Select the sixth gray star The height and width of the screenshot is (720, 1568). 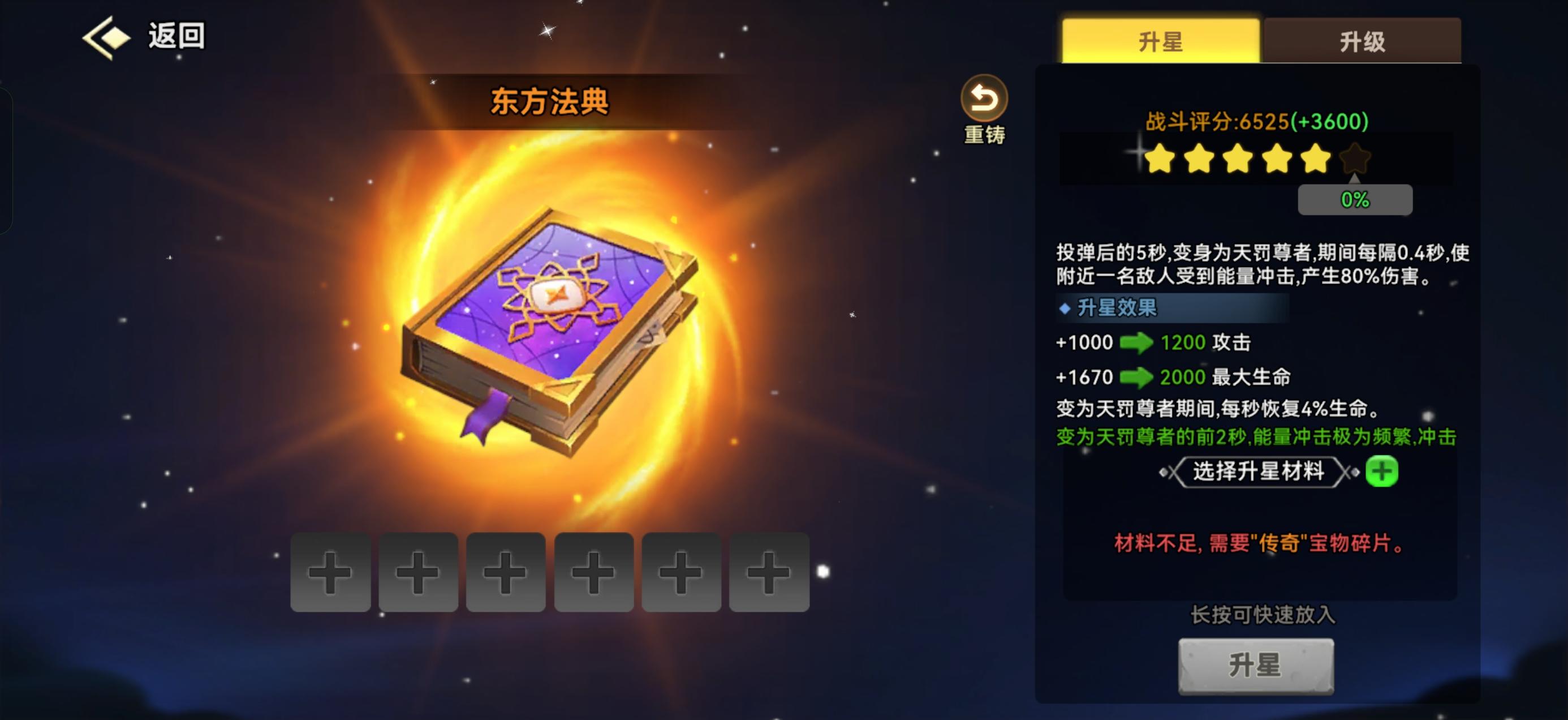pos(1354,160)
